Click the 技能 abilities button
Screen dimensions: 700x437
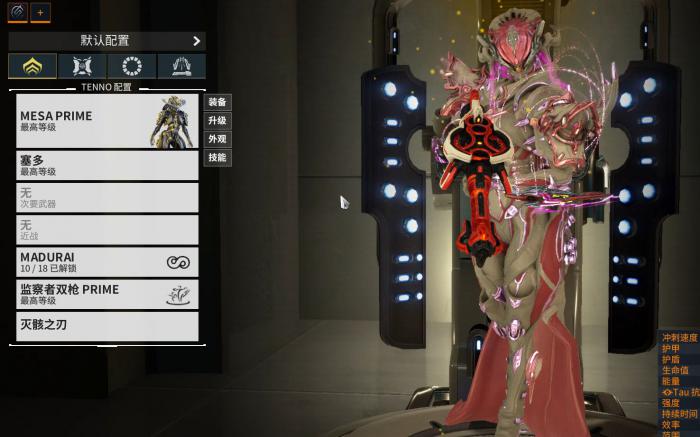(x=217, y=158)
